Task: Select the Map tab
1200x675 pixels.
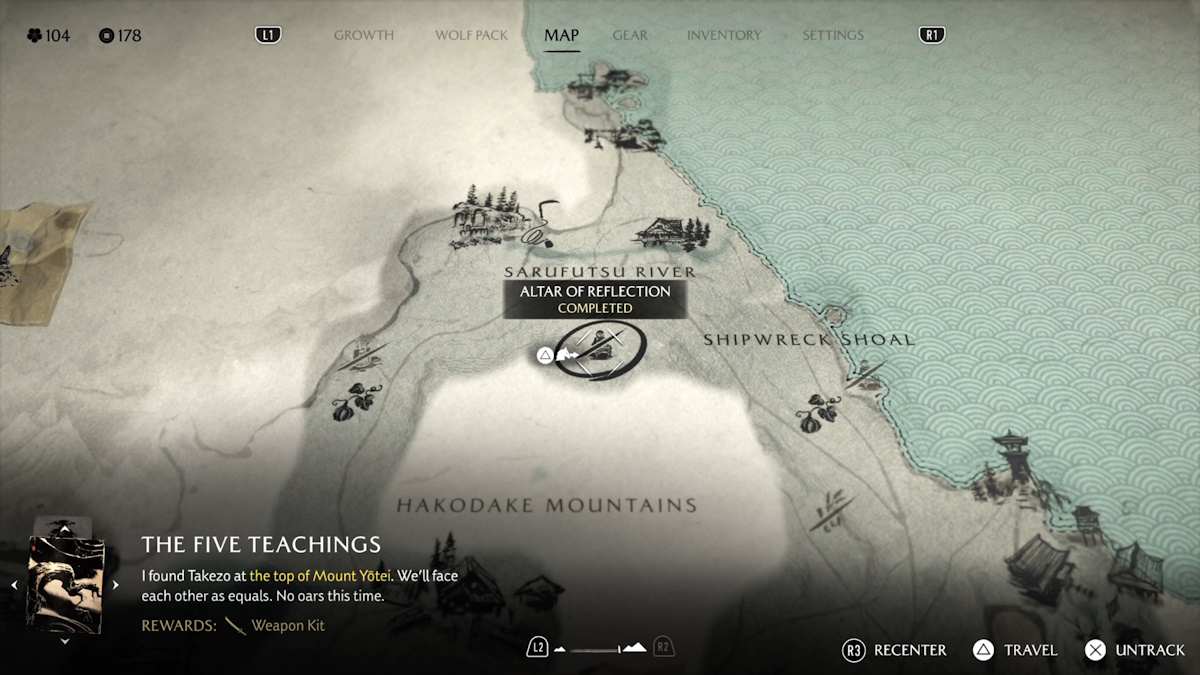Action: [x=561, y=35]
